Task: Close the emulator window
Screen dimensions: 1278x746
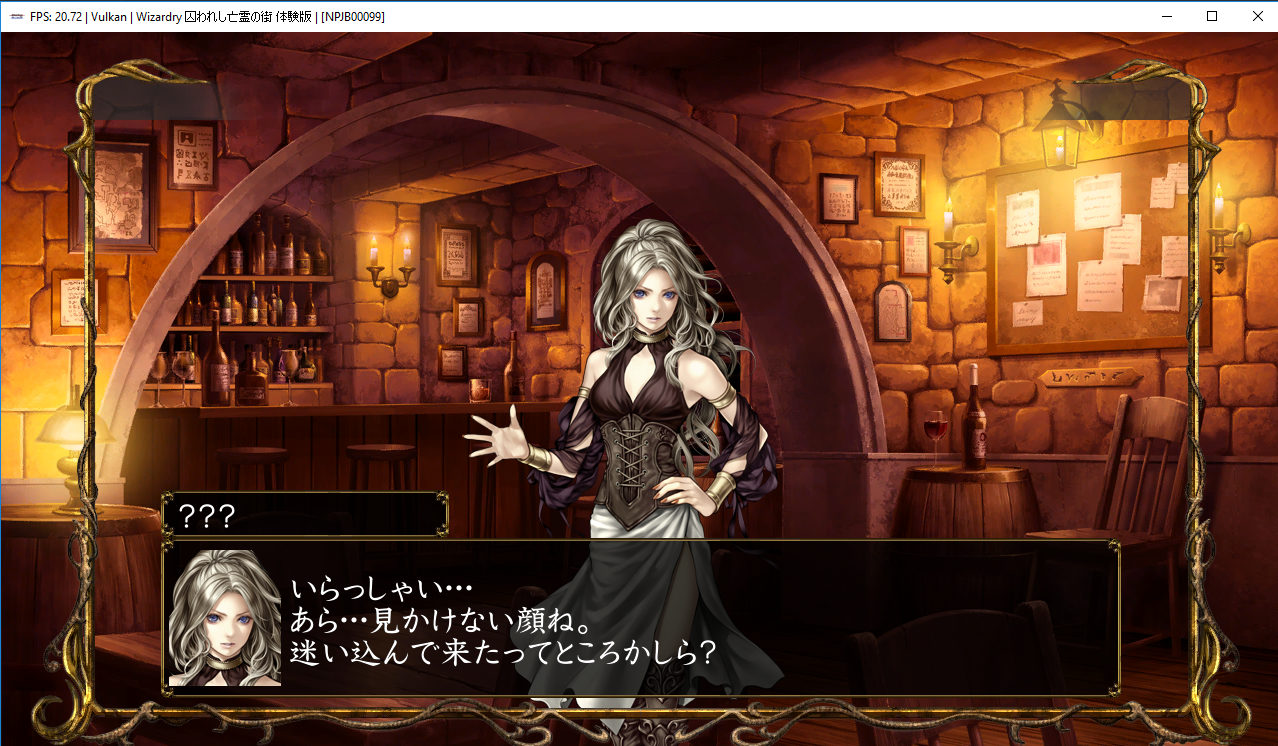Action: click(1257, 16)
